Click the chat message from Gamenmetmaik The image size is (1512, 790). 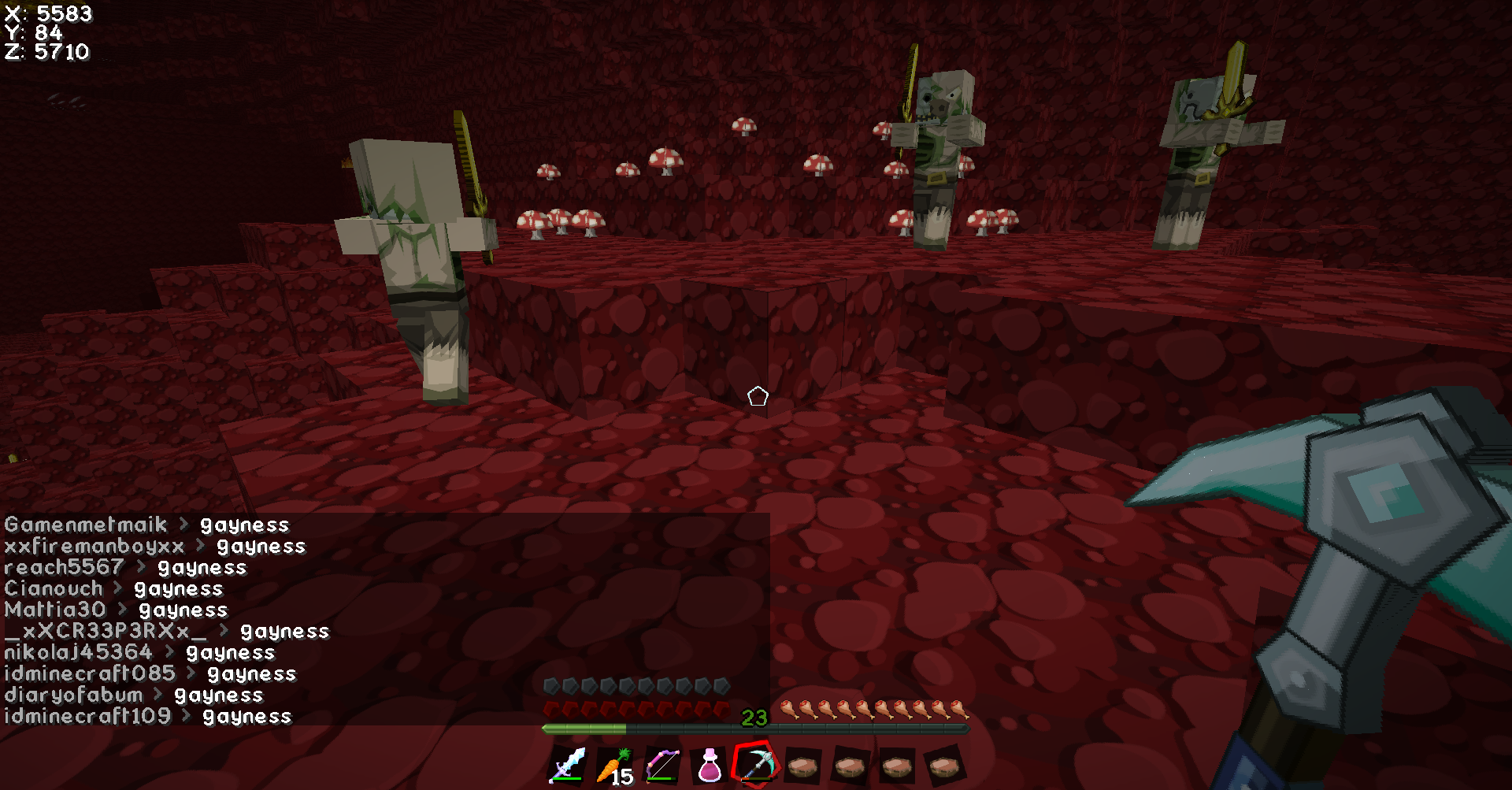(x=147, y=525)
